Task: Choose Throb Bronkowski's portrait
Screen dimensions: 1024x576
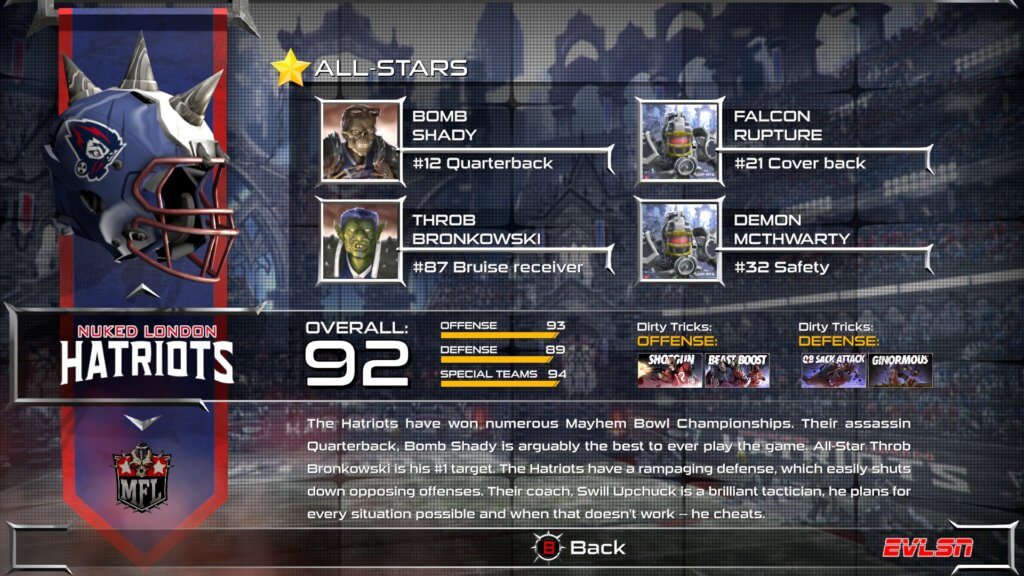Action: point(361,243)
